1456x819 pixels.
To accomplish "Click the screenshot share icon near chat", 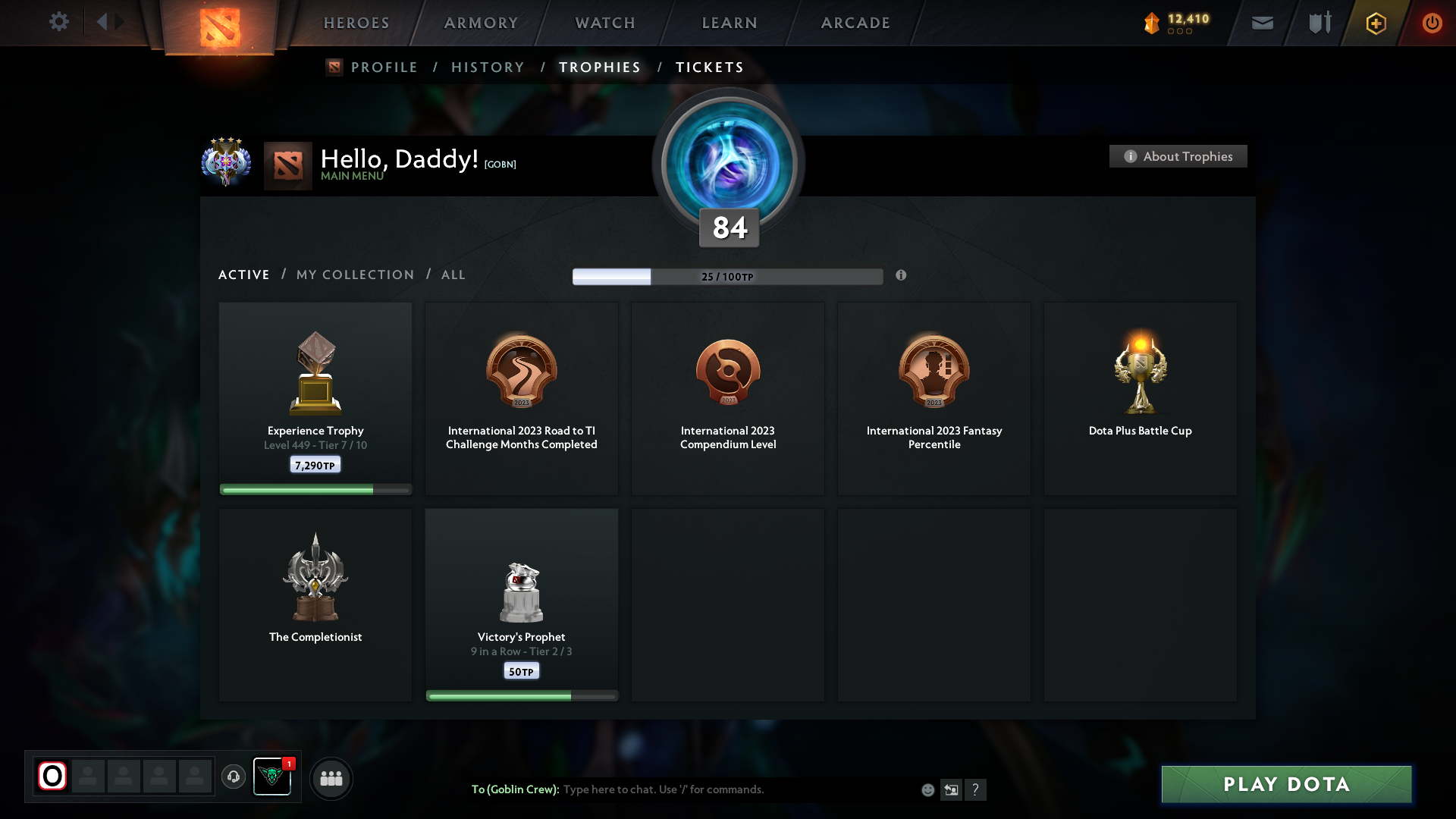I will pos(952,789).
